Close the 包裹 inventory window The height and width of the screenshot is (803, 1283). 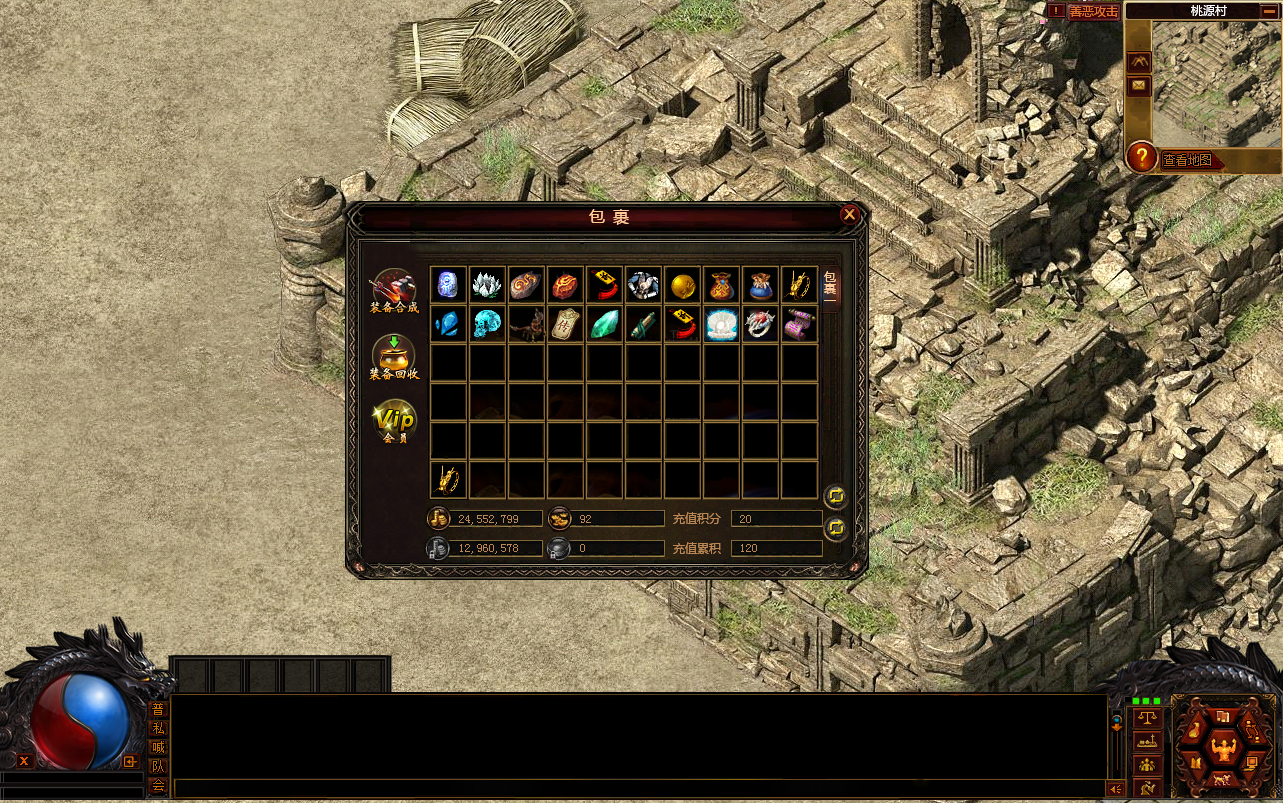pos(849,214)
